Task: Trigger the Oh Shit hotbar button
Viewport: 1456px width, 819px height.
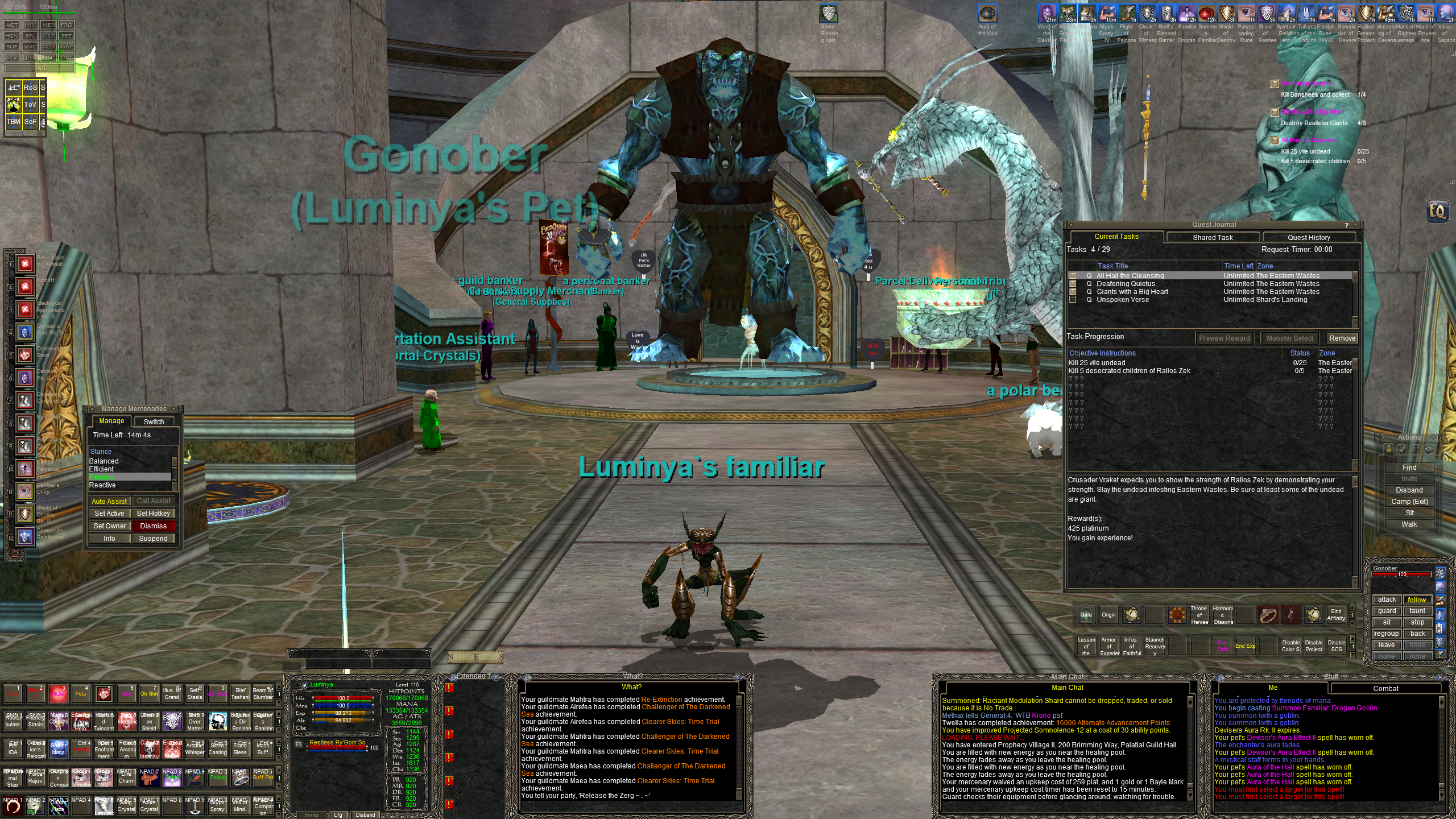Action: (149, 694)
